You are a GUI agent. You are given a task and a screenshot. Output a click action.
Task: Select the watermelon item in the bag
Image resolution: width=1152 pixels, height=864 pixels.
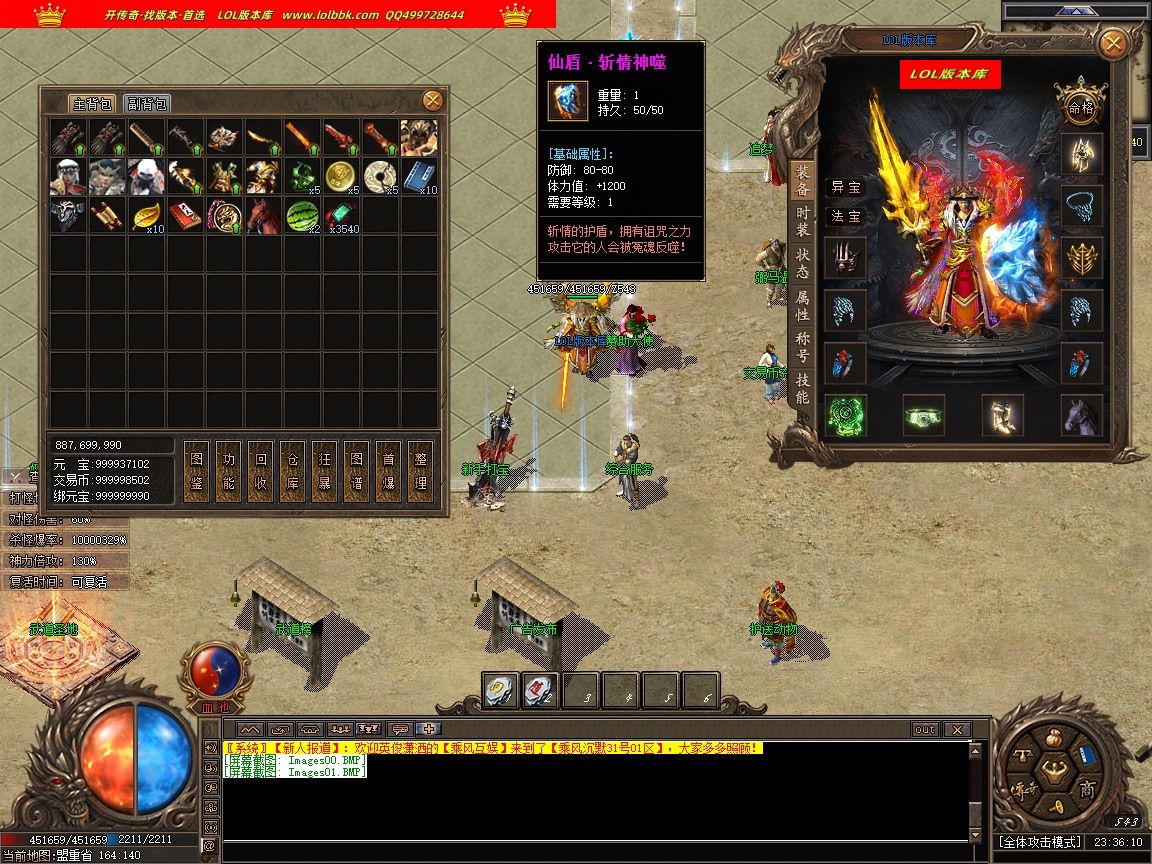(302, 215)
